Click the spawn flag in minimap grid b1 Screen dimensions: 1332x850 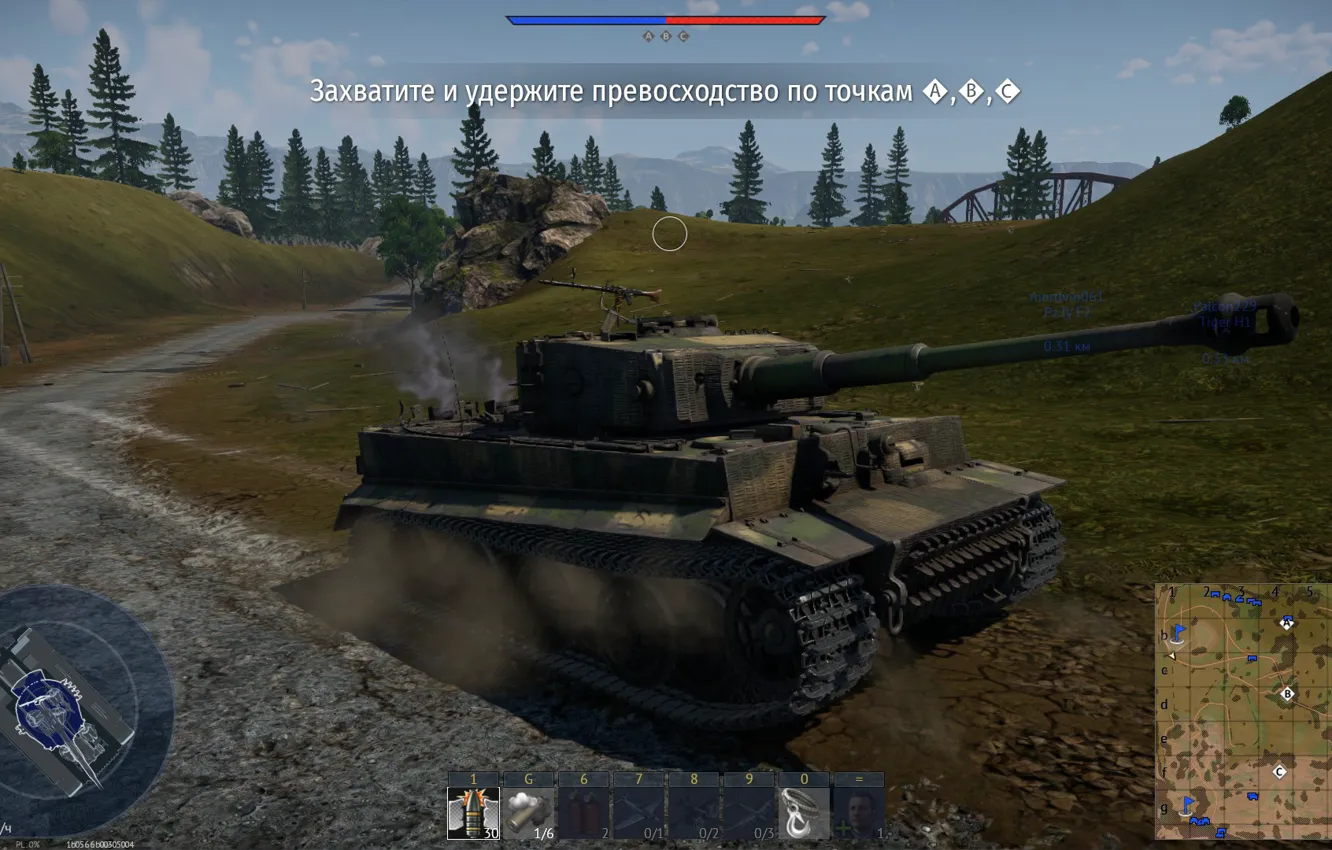1179,632
